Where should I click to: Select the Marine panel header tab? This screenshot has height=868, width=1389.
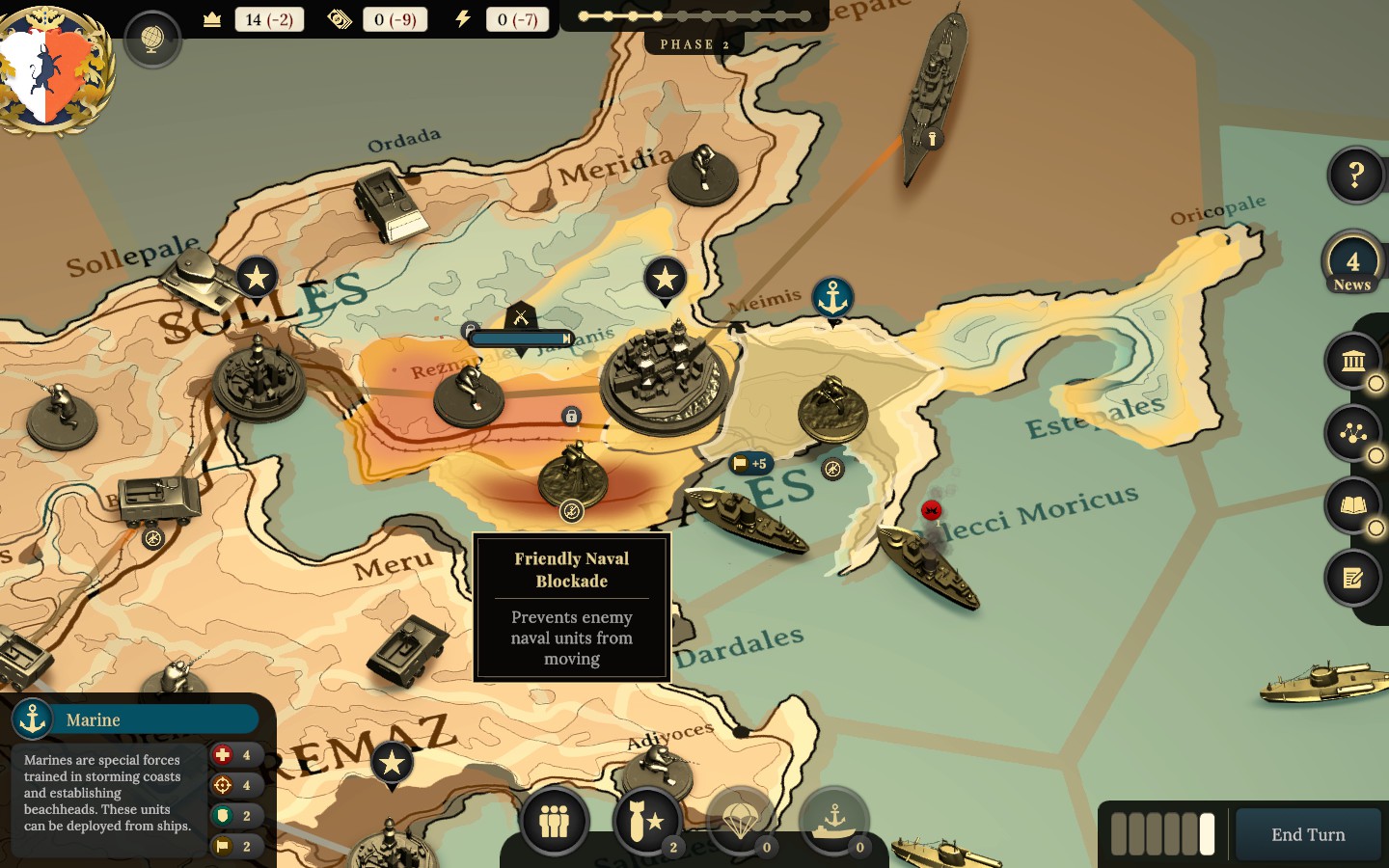[135, 719]
